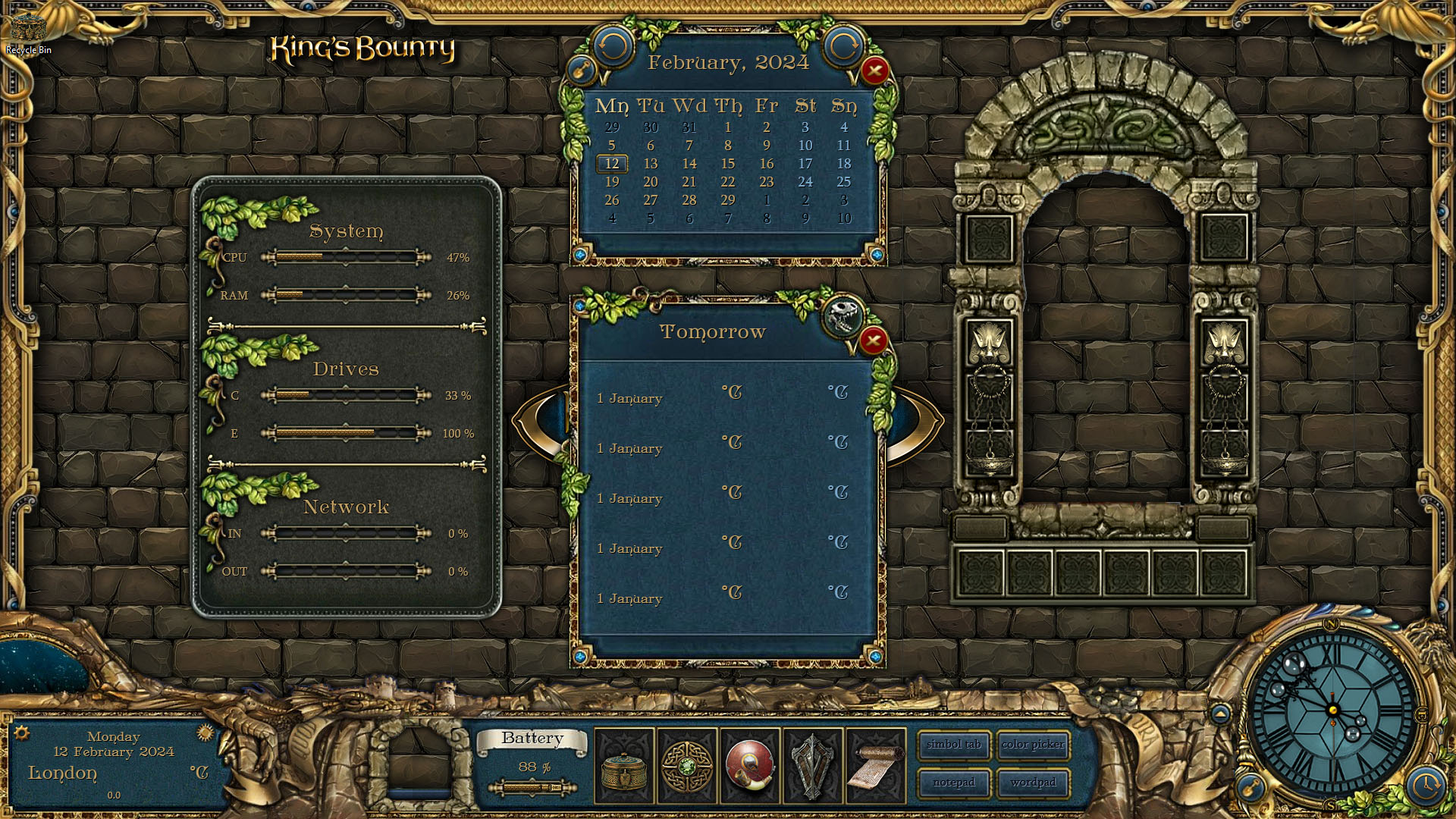Close the Tomorrow forecast panel
Viewport: 1456px width, 819px height.
tap(873, 340)
